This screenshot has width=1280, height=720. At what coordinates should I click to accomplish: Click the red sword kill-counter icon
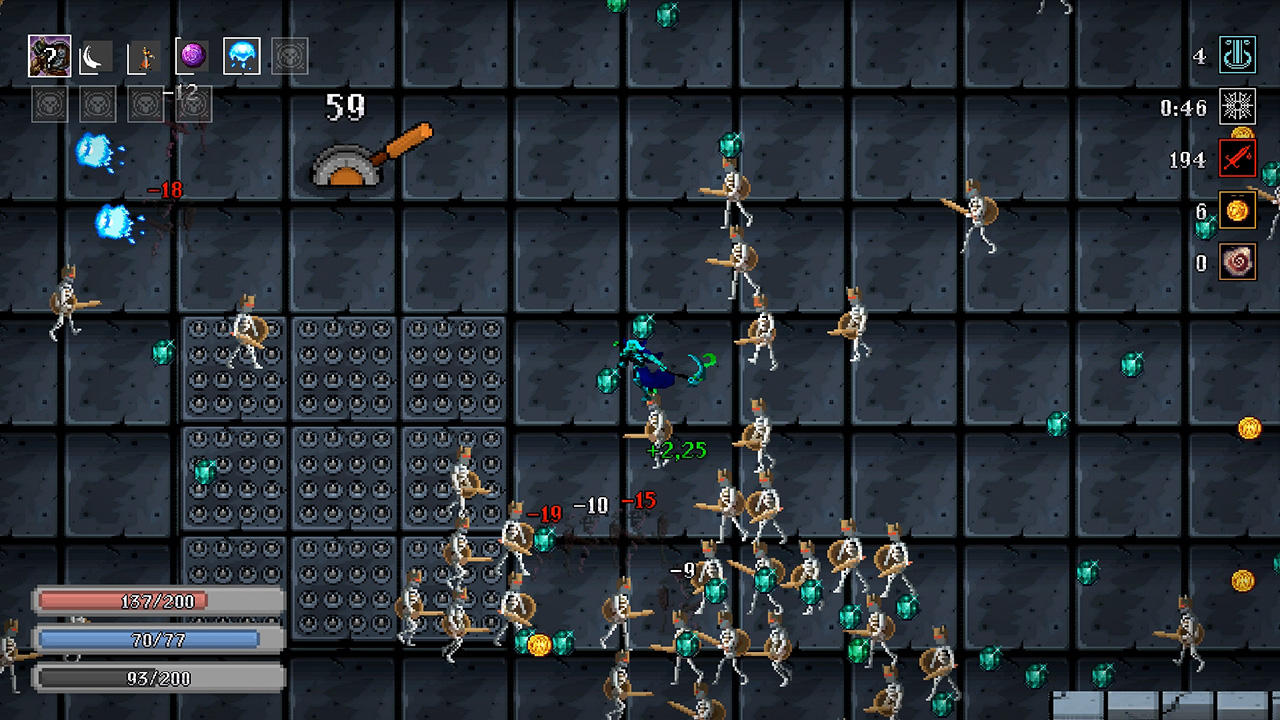[1237, 159]
